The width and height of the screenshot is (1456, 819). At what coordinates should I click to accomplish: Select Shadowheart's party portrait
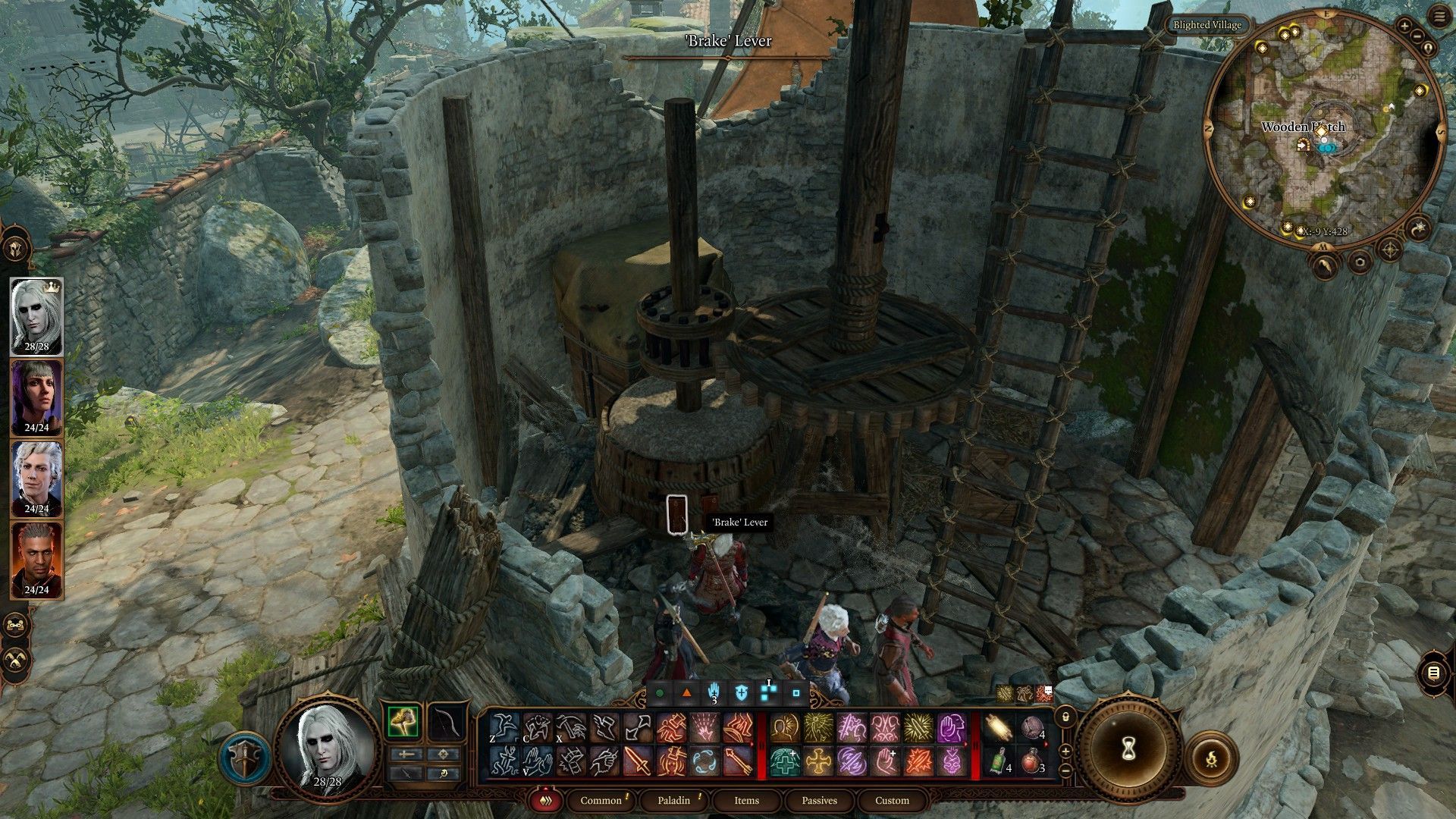click(36, 397)
